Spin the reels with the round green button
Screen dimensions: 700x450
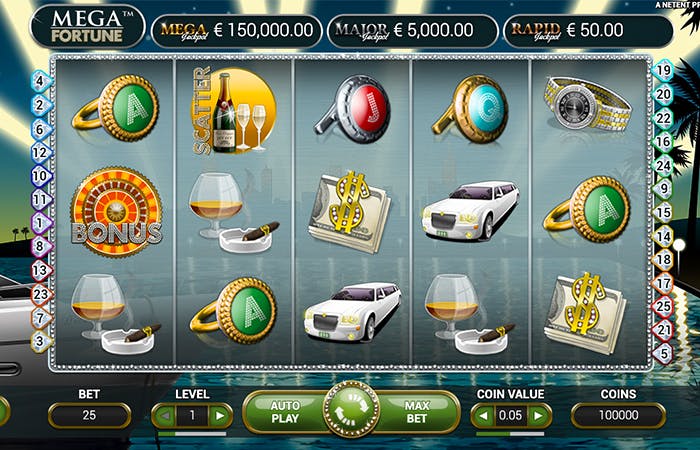tap(351, 411)
